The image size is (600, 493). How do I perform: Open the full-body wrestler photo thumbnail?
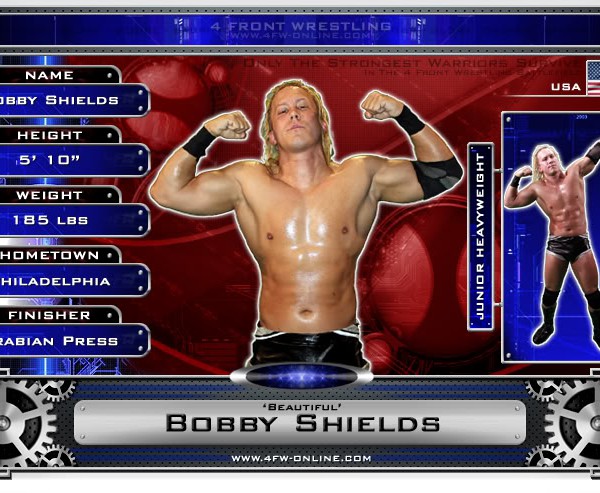click(x=552, y=238)
